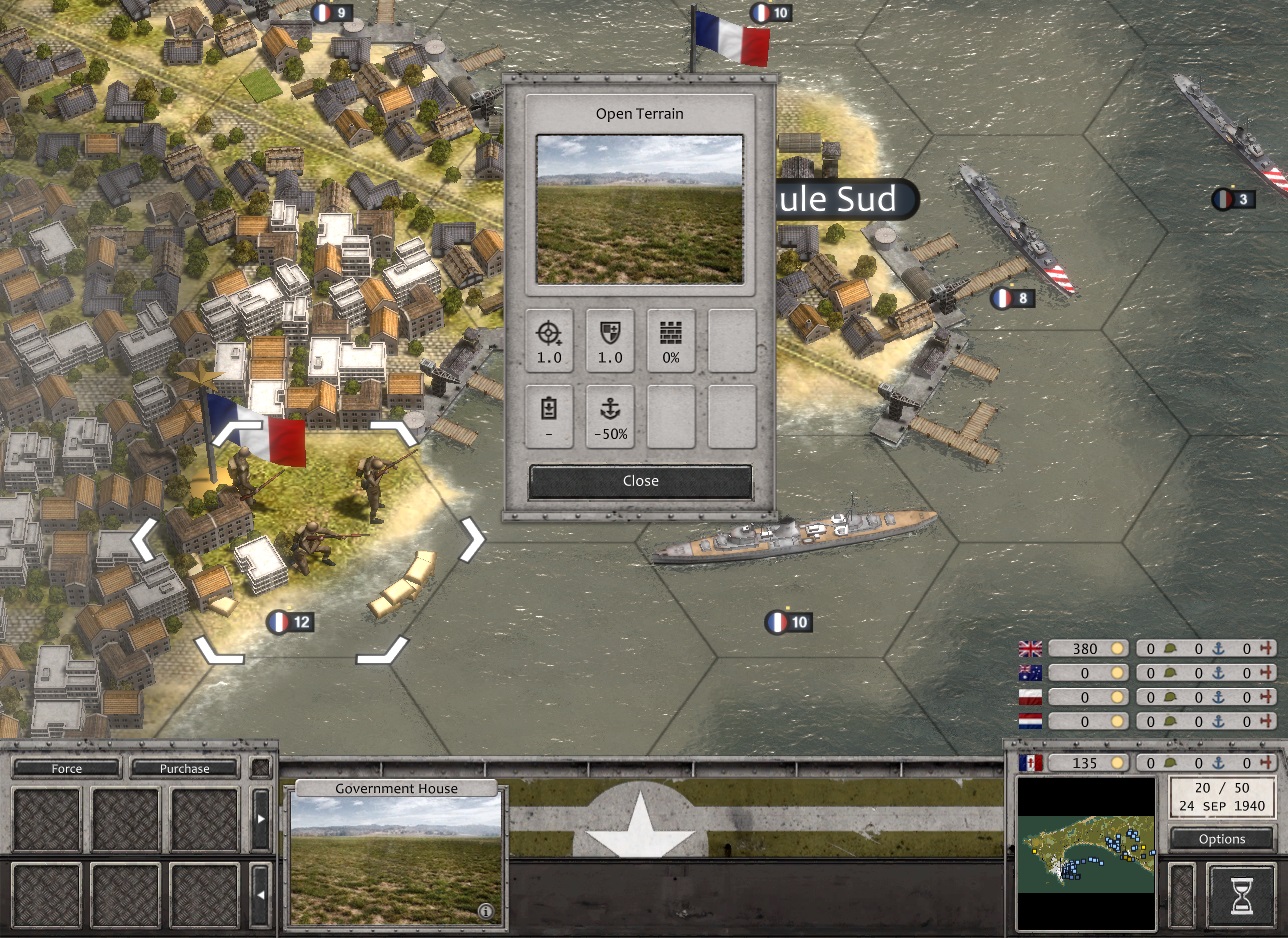Toggle the coin indicator on the French 135 row
Viewport: 1288px width, 938px height.
click(1118, 762)
